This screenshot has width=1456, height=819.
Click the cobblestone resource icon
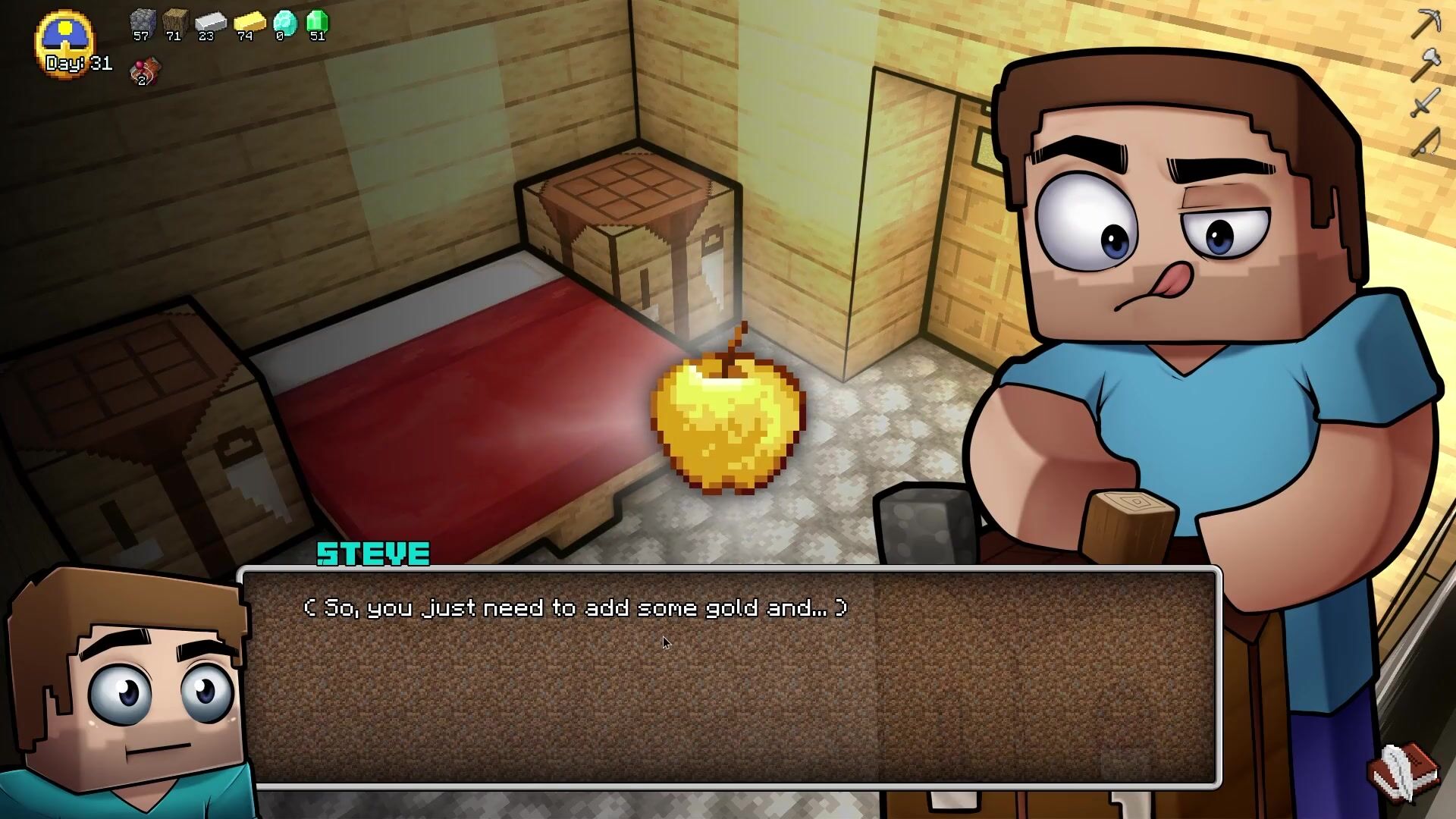pos(143,23)
